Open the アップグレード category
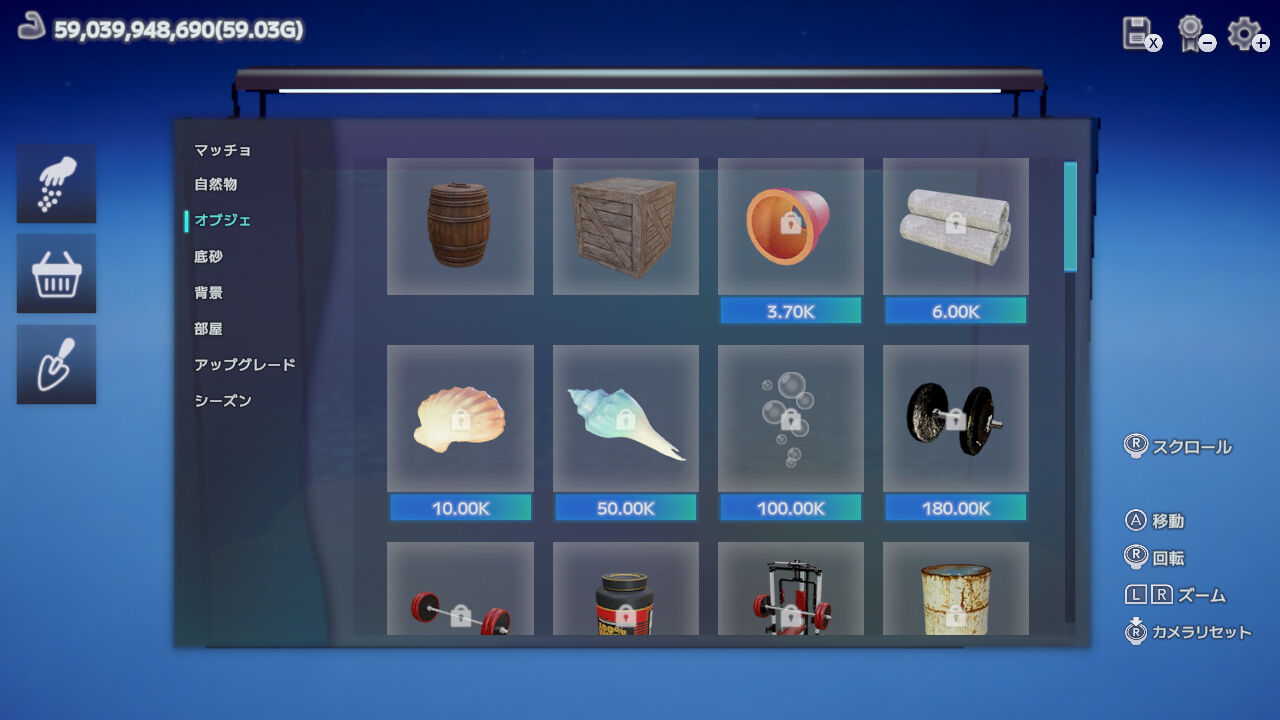 pyautogui.click(x=243, y=364)
